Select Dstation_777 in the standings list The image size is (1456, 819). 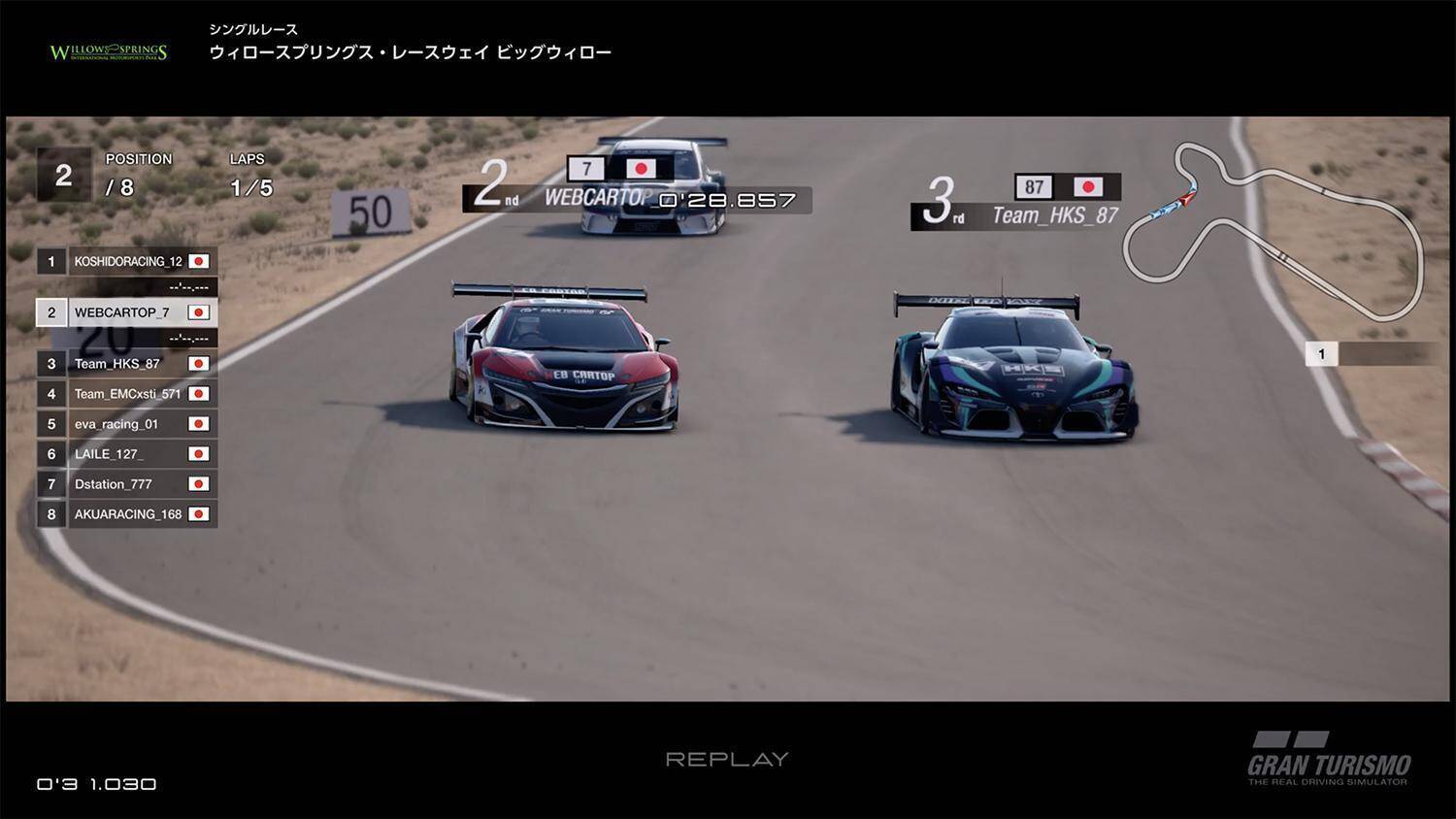(x=131, y=483)
